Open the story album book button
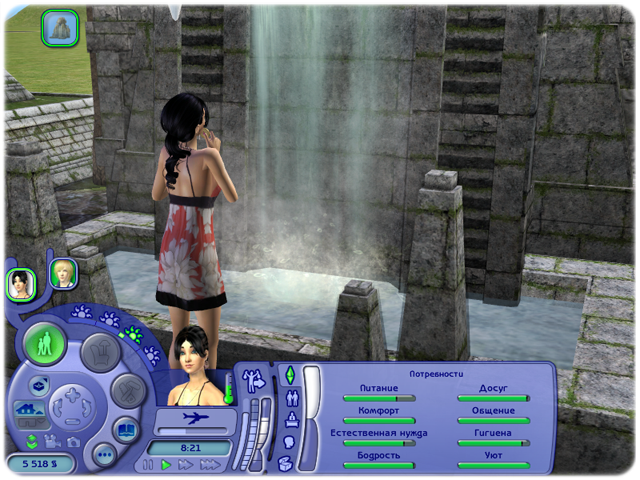Viewport: 640px width, 480px height. (127, 430)
